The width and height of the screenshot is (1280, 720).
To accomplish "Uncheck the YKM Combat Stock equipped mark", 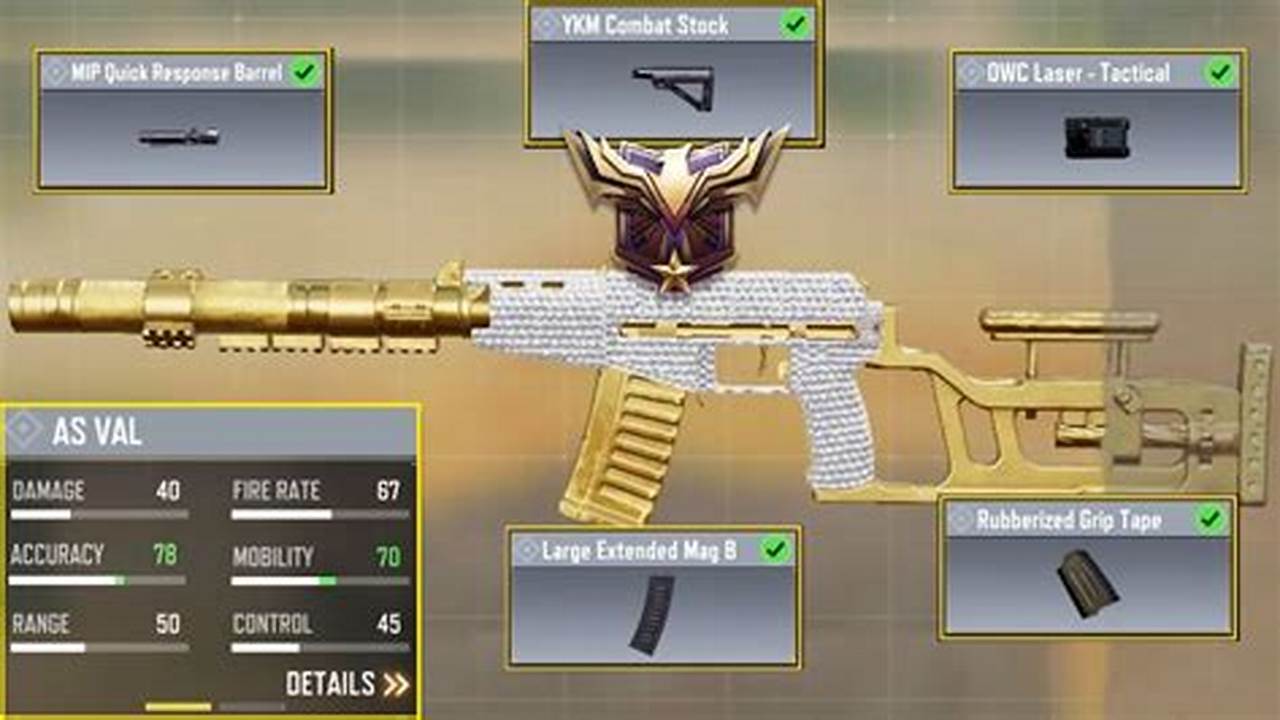I will [x=795, y=25].
